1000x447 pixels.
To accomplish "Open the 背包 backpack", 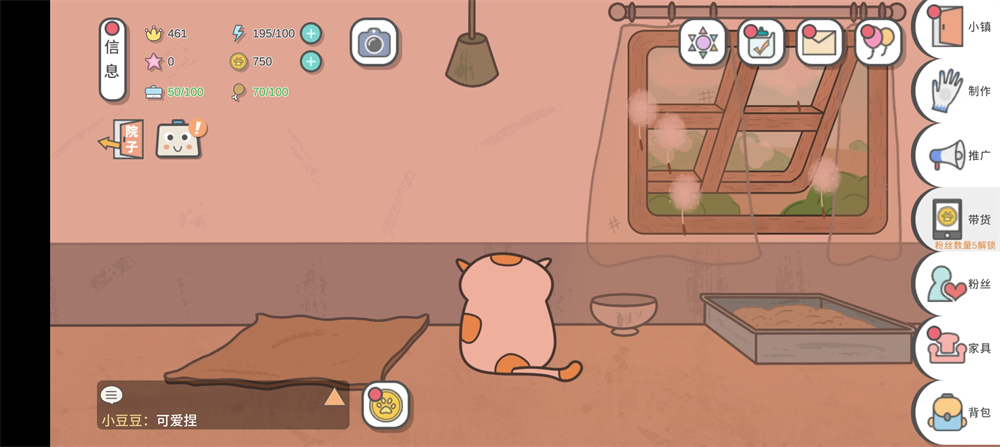I will [x=958, y=412].
